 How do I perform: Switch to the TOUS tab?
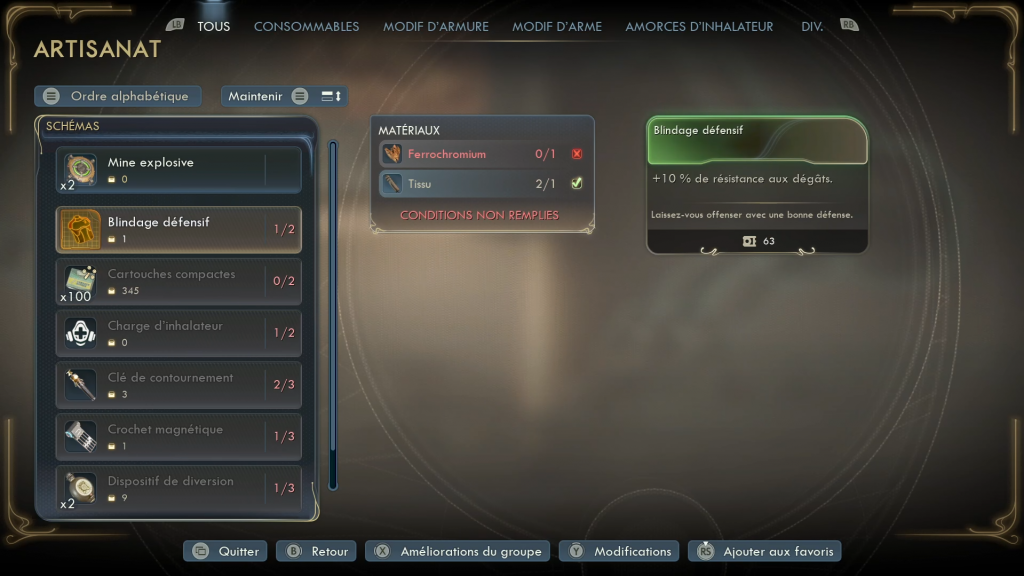pos(213,27)
